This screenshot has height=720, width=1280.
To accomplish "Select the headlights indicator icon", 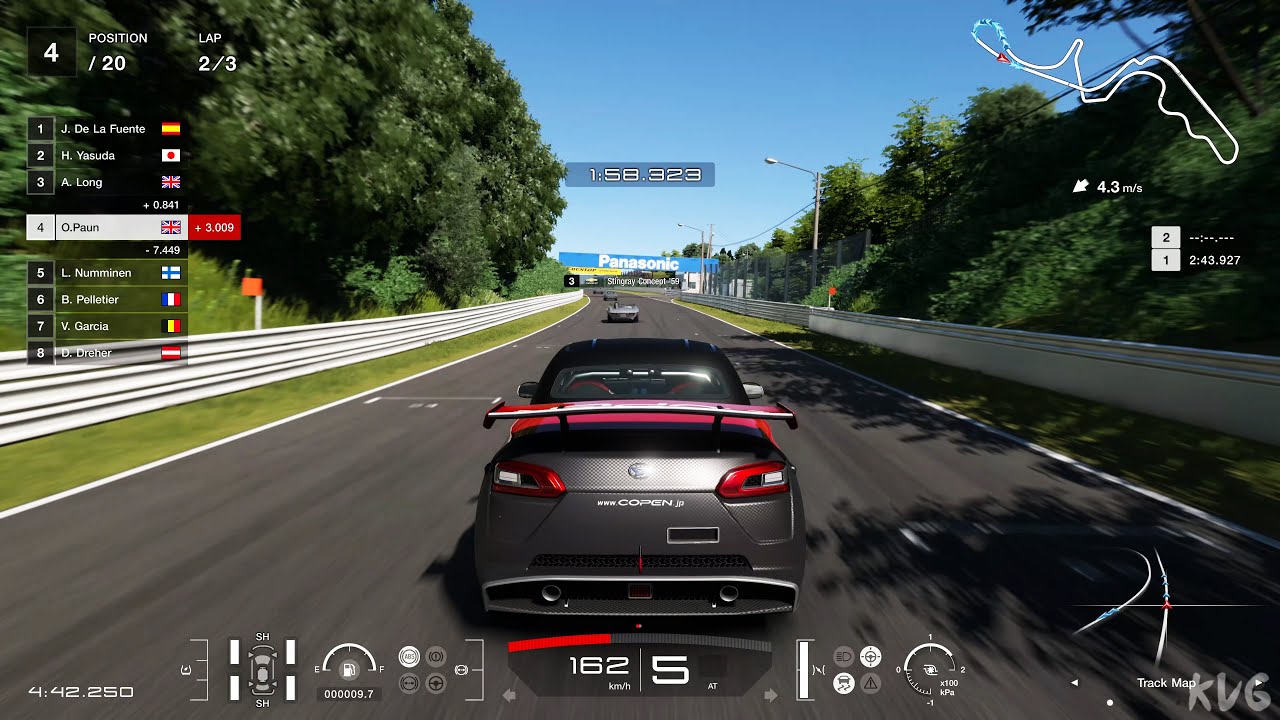I will pos(843,655).
